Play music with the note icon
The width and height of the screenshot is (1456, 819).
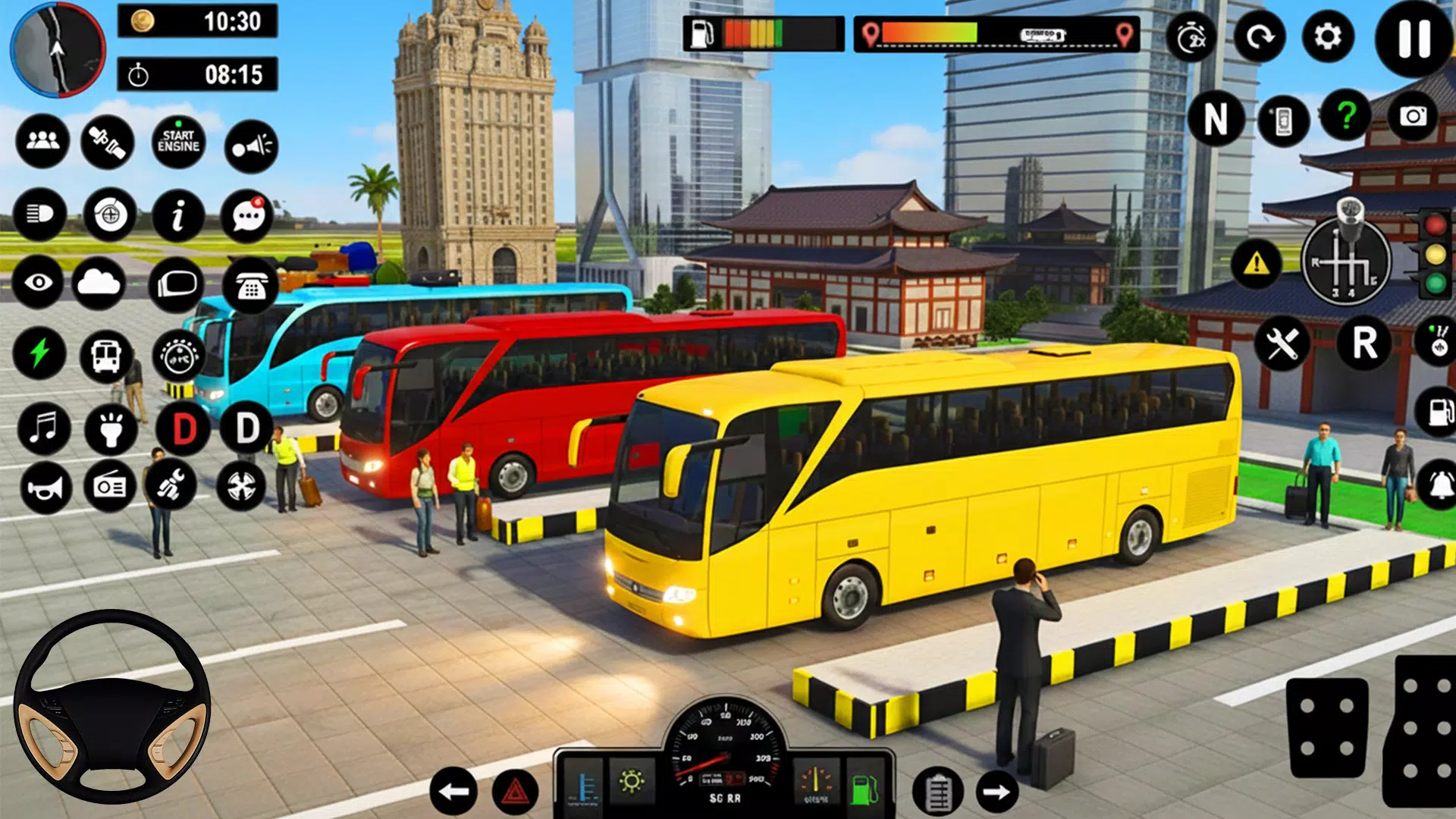coord(43,428)
